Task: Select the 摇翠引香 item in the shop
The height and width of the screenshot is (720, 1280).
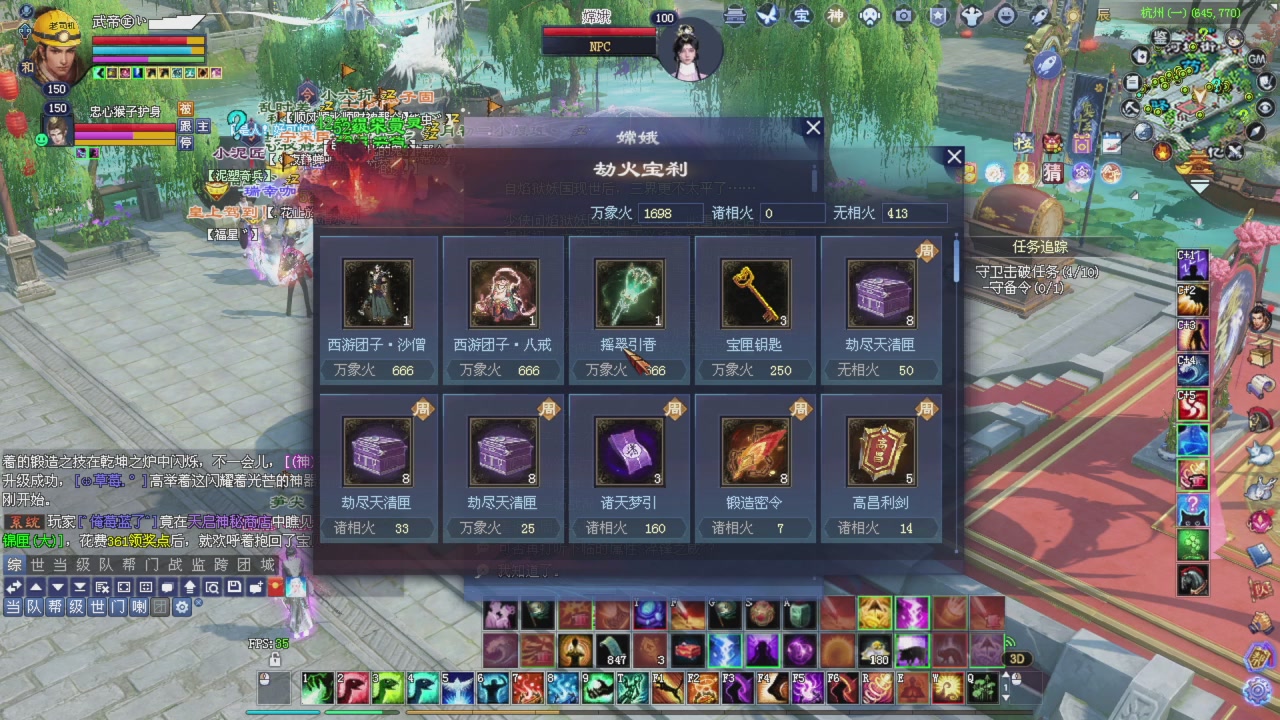Action: point(629,293)
